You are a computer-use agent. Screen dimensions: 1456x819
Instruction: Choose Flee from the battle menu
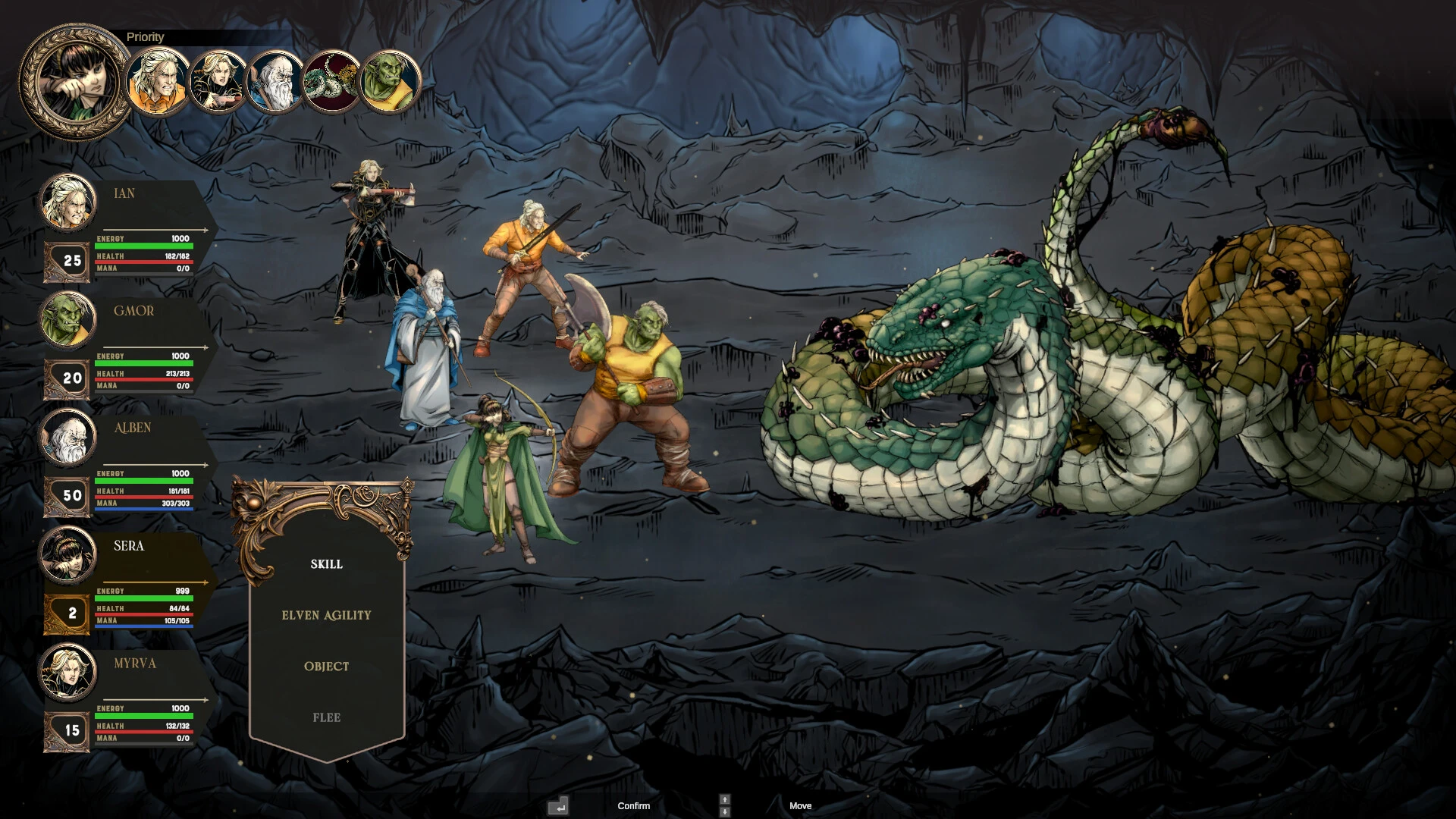326,717
